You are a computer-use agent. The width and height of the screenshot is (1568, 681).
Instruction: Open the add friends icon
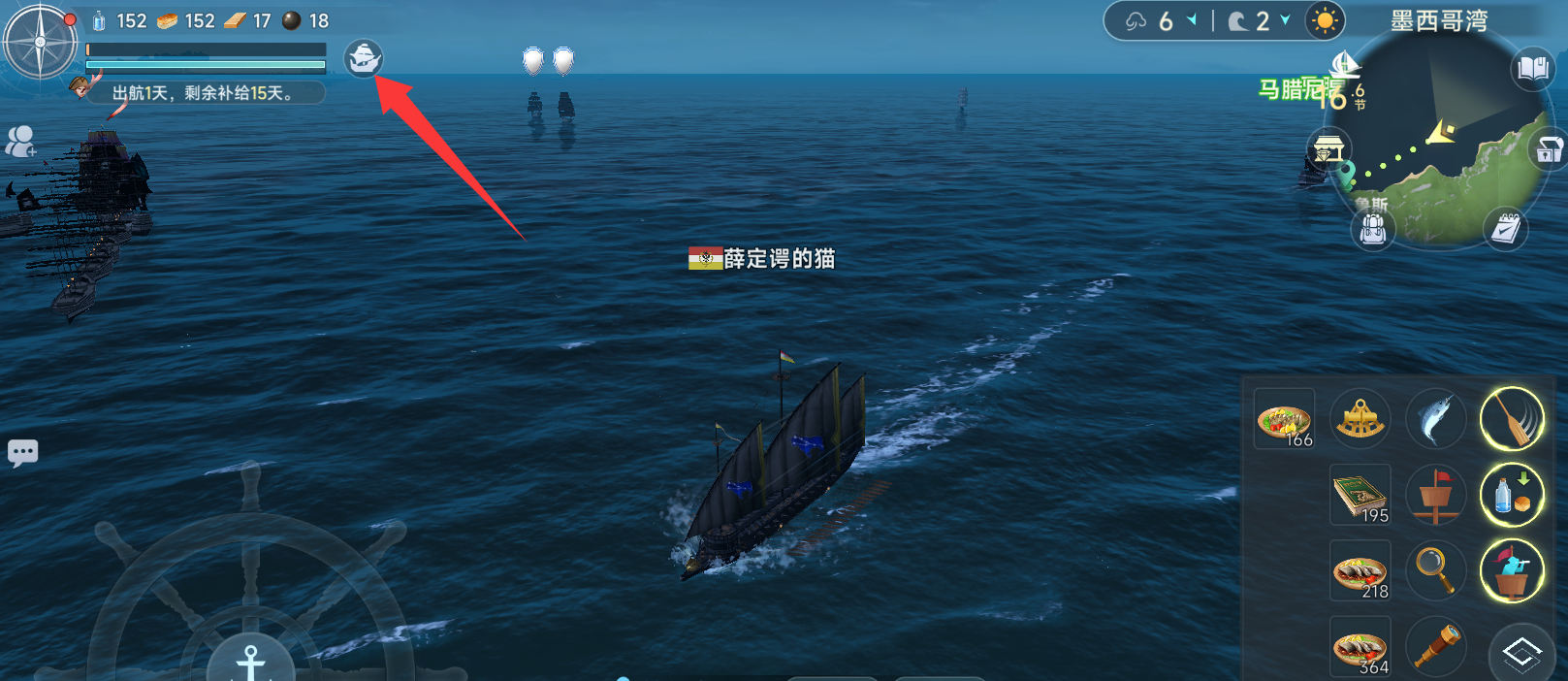click(19, 142)
